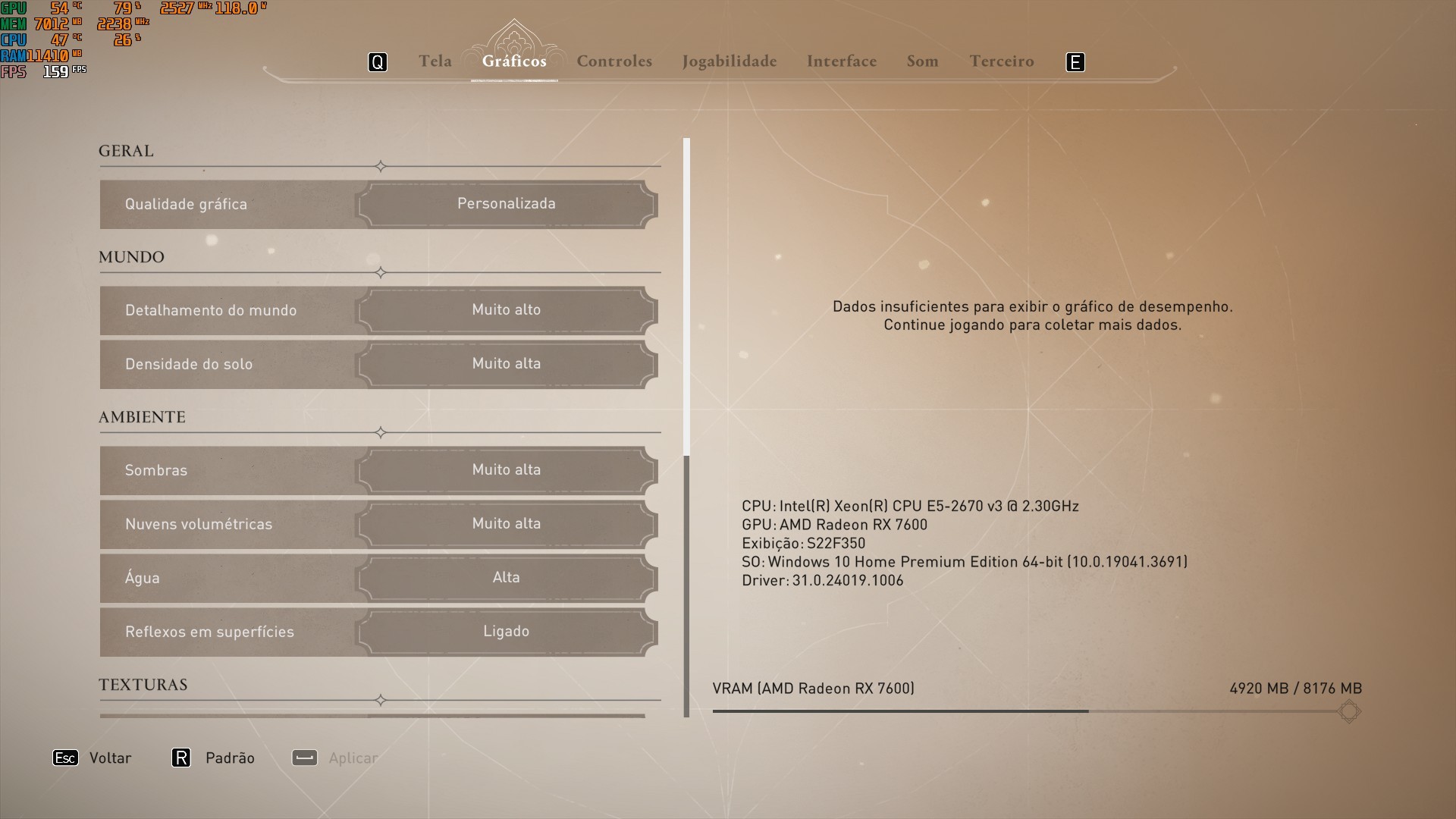This screenshot has height=819, width=1456.
Task: Change the Água quality setting
Action: (x=506, y=578)
